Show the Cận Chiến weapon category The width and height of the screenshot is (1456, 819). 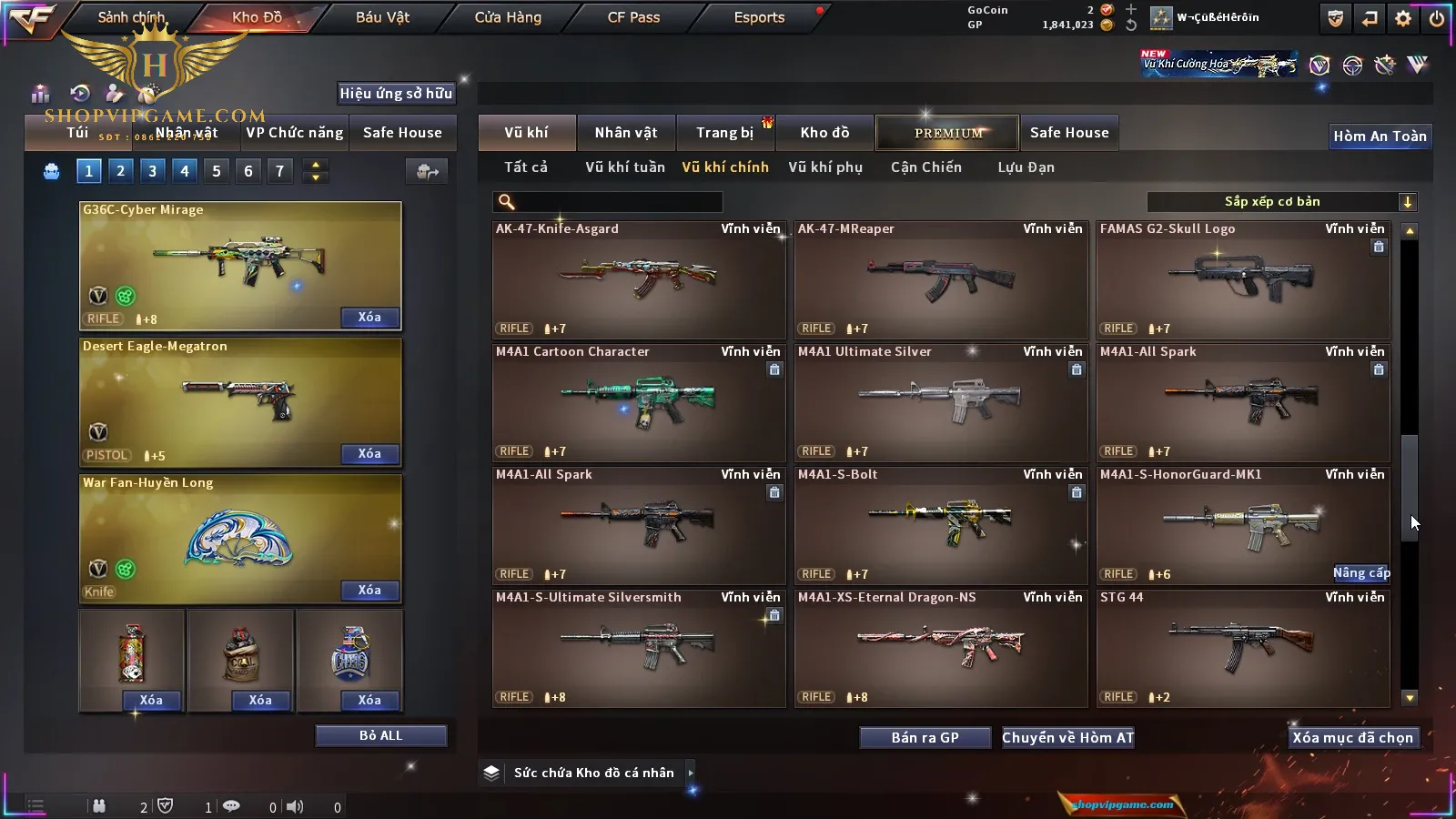click(x=925, y=167)
